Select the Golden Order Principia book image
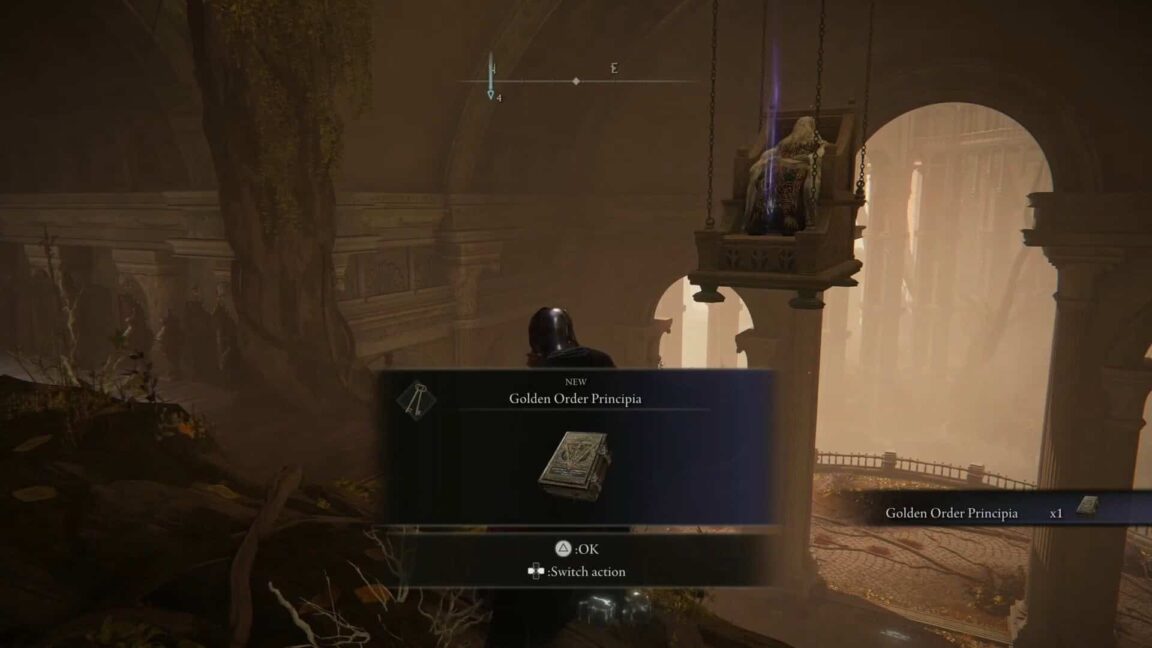The width and height of the screenshot is (1152, 648). click(575, 466)
